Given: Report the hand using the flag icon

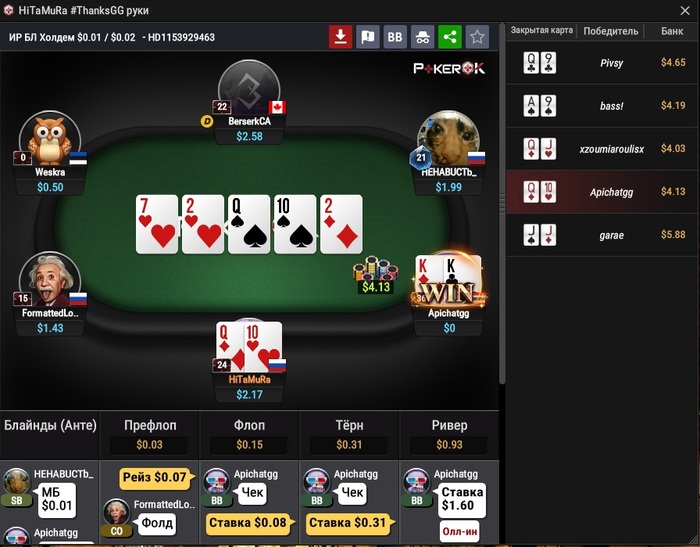Looking at the screenshot, I should point(368,37).
